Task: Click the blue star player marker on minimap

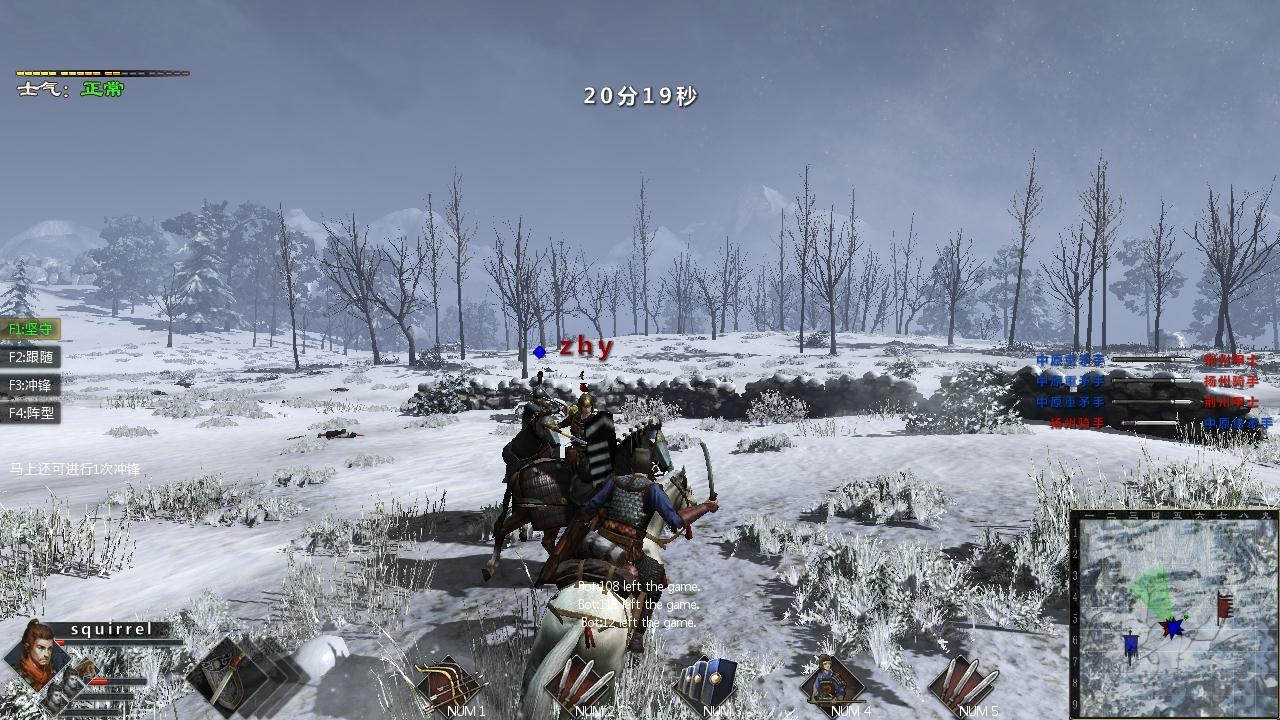Action: click(1171, 628)
